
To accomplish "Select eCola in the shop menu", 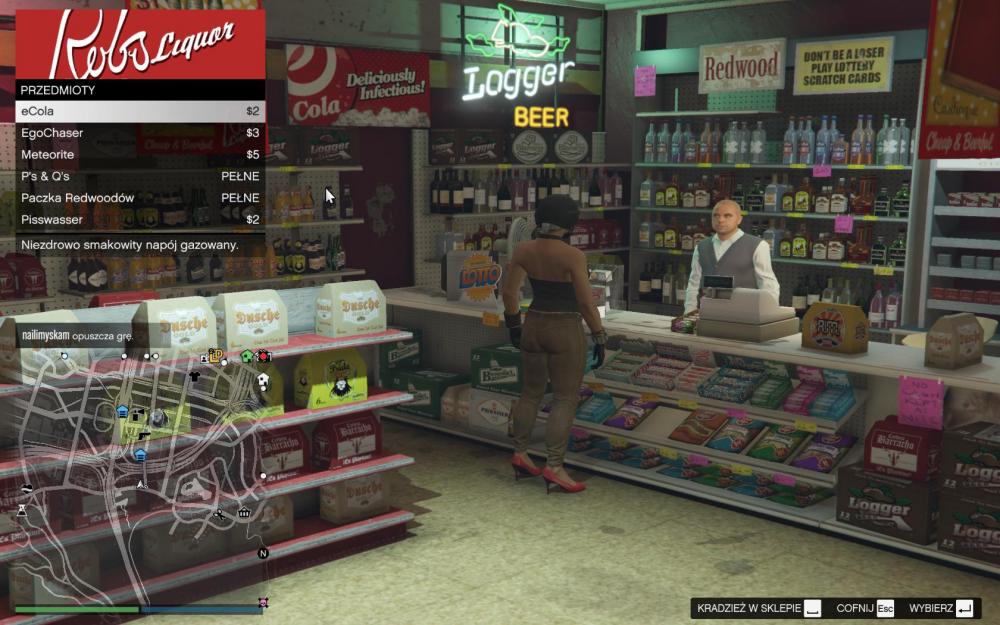I will tap(140, 111).
